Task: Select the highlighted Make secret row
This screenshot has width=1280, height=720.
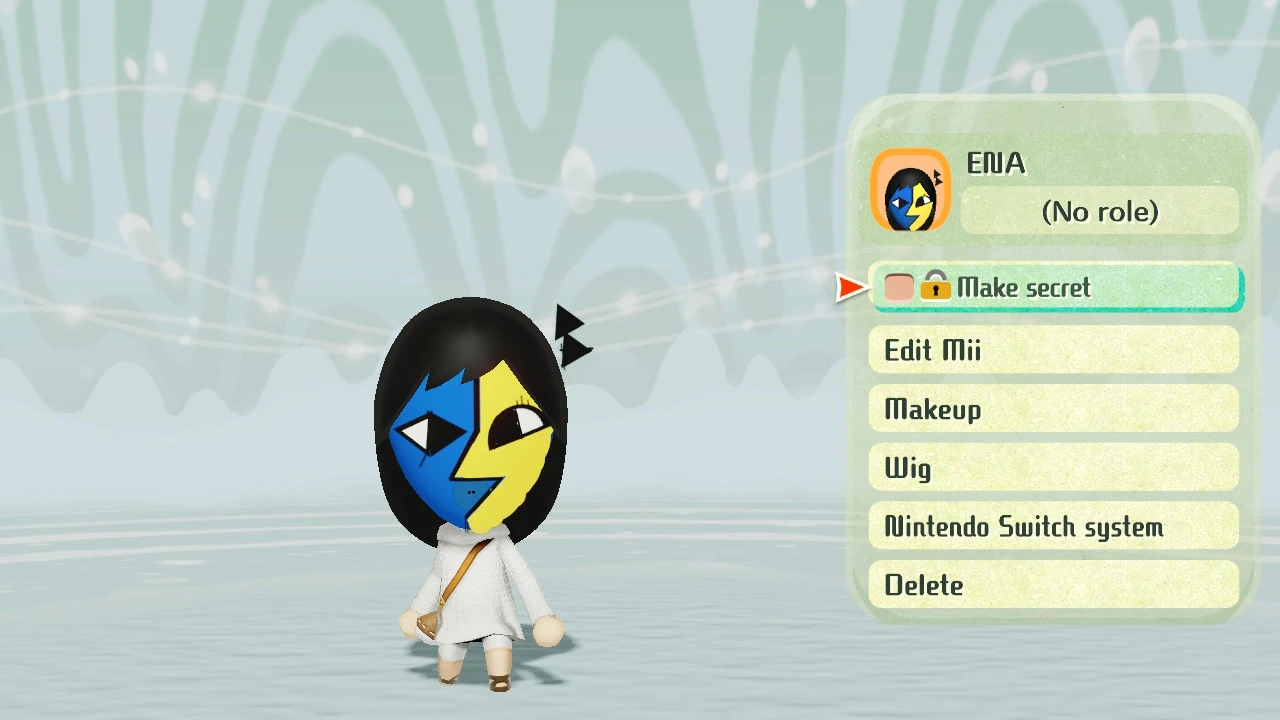Action: 1057,288
